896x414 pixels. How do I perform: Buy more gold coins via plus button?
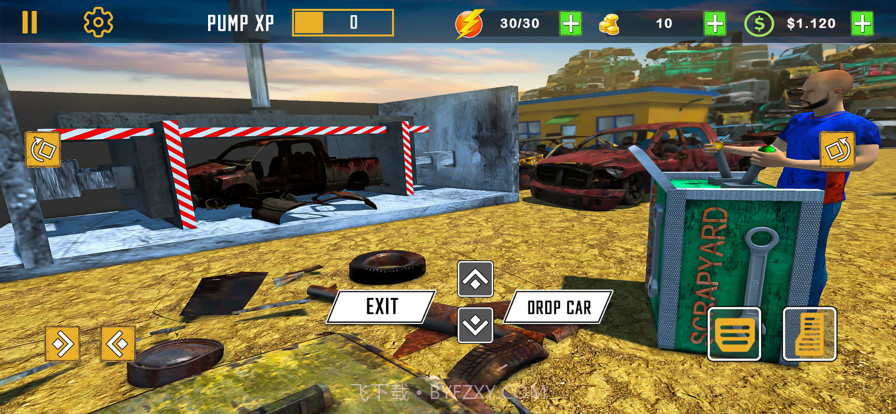[715, 23]
